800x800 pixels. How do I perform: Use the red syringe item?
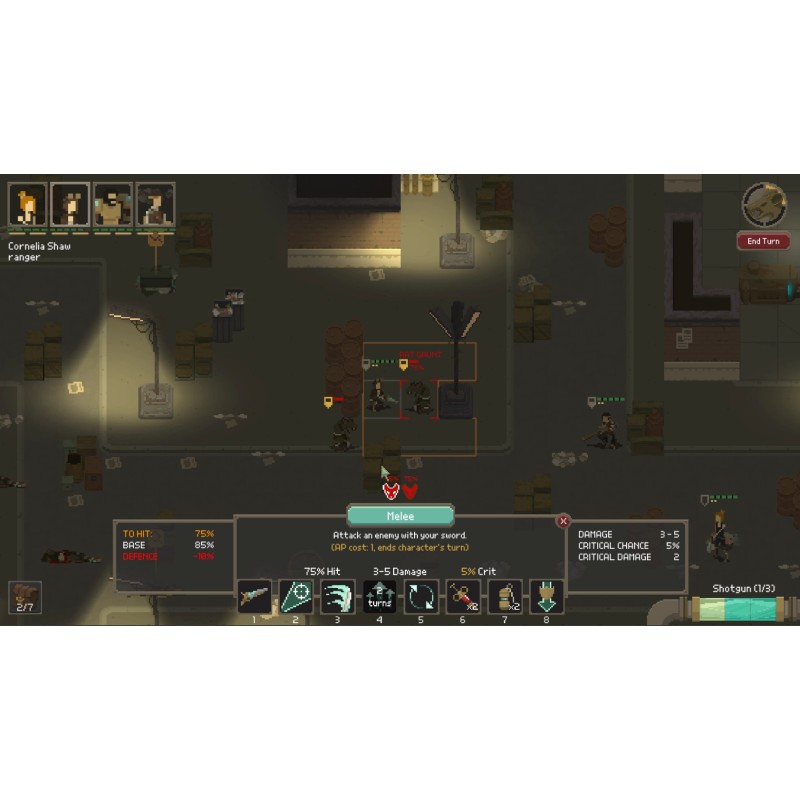(x=463, y=597)
